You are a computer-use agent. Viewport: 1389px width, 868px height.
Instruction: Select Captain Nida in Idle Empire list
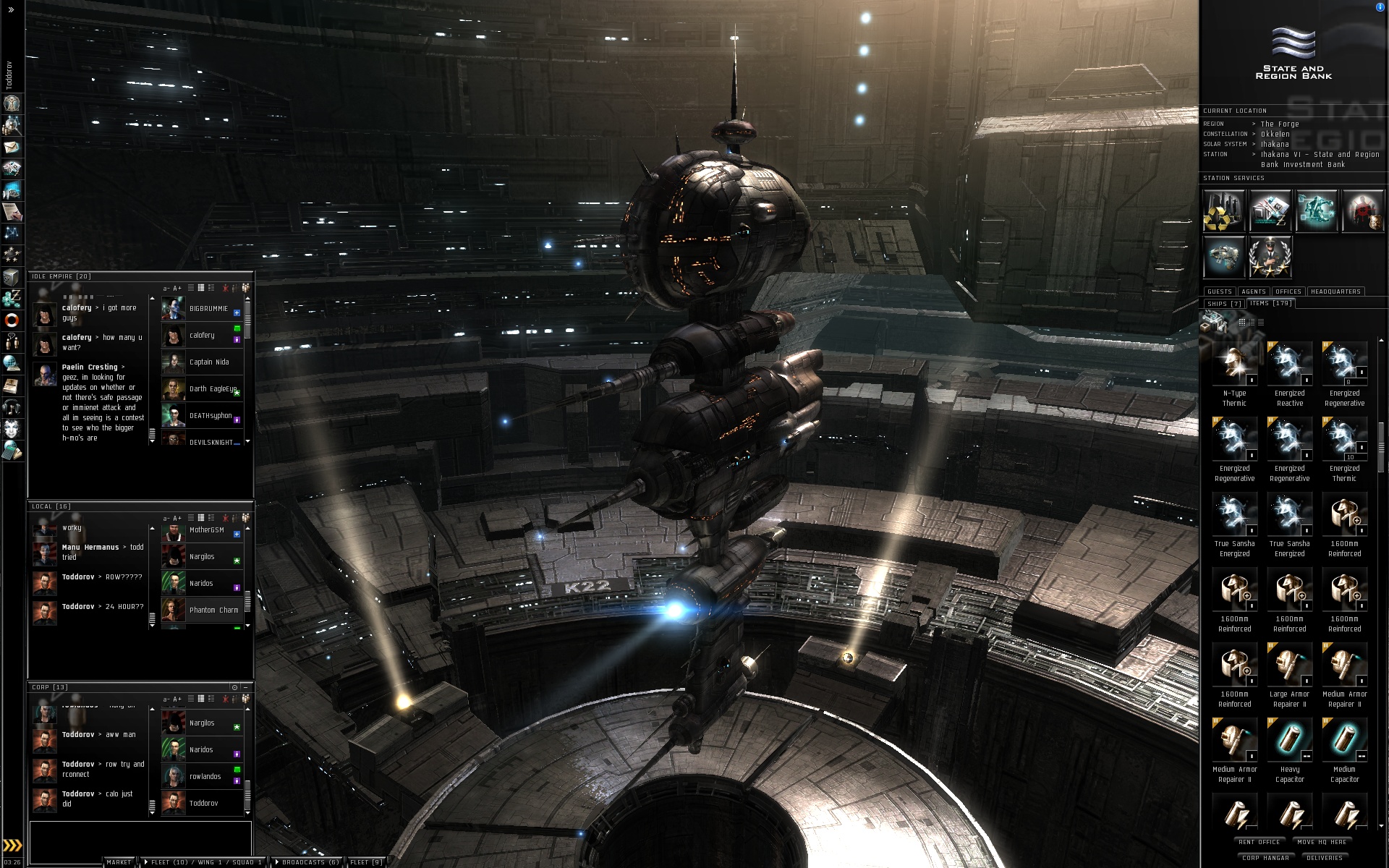click(x=209, y=362)
